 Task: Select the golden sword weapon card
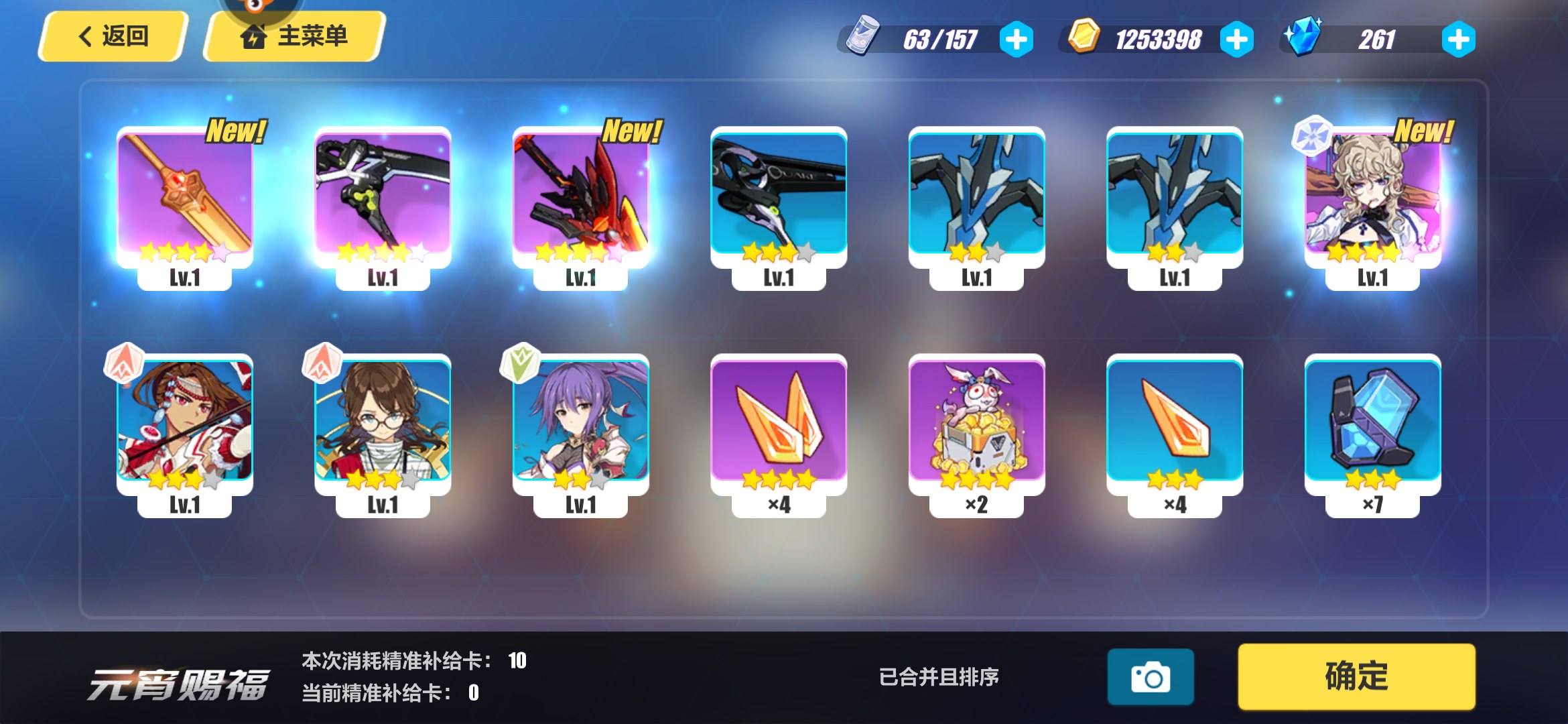(184, 198)
